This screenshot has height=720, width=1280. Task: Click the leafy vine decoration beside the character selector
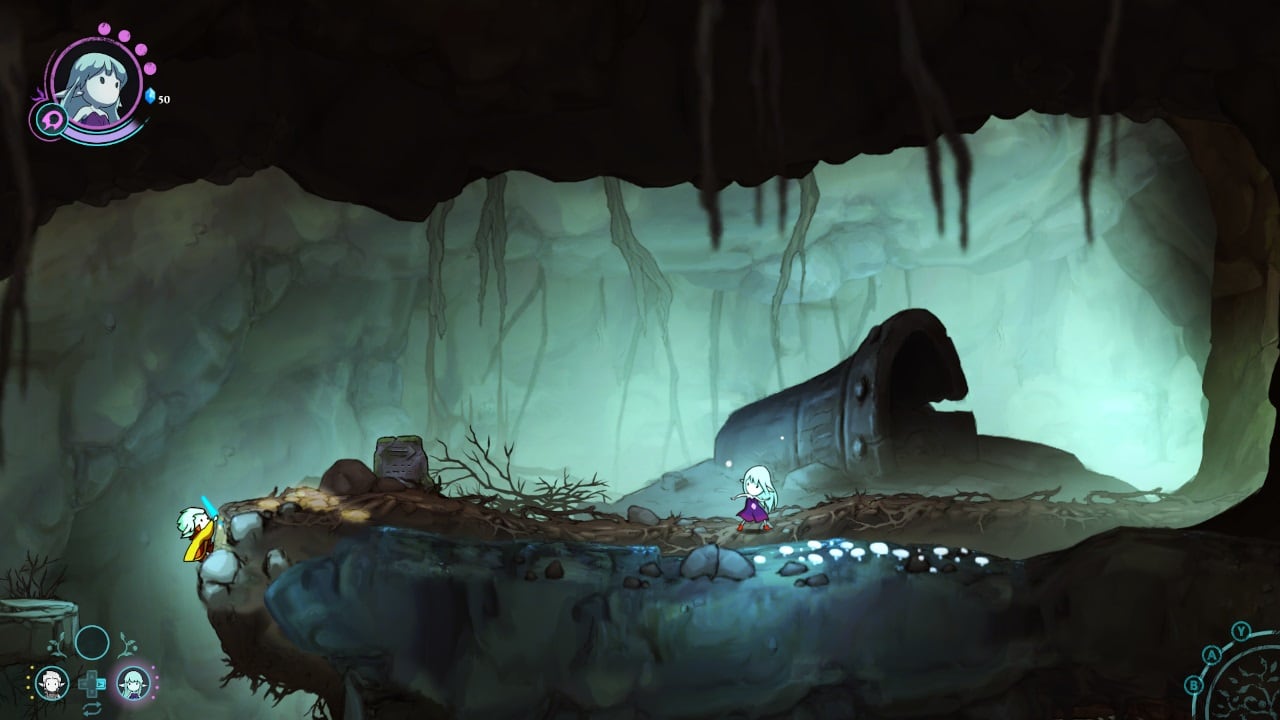127,644
